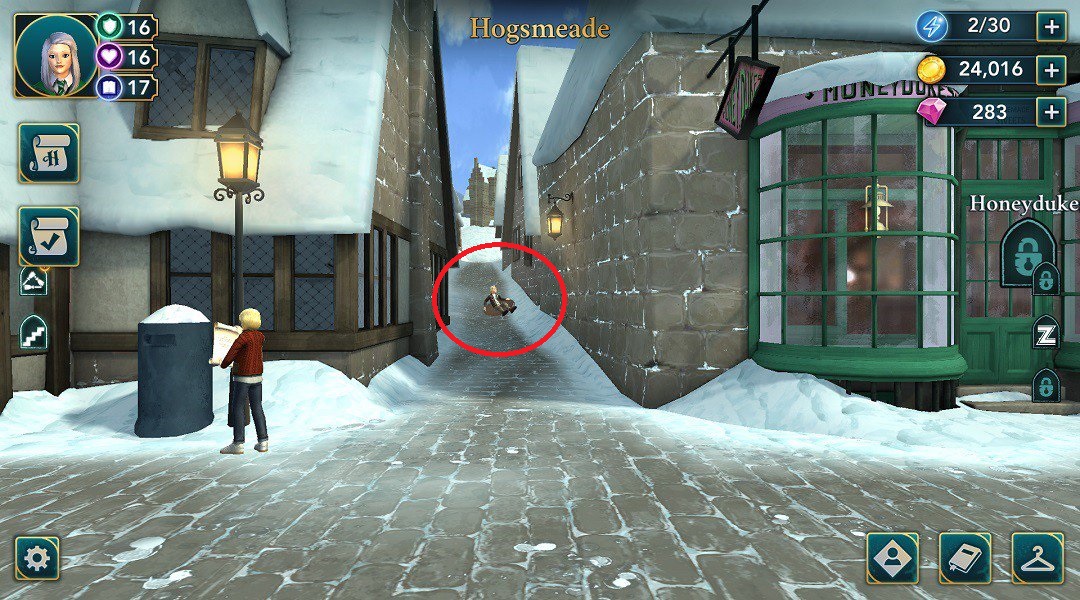This screenshot has width=1080, height=600.
Task: Open the book journal button
Action: coord(965,558)
